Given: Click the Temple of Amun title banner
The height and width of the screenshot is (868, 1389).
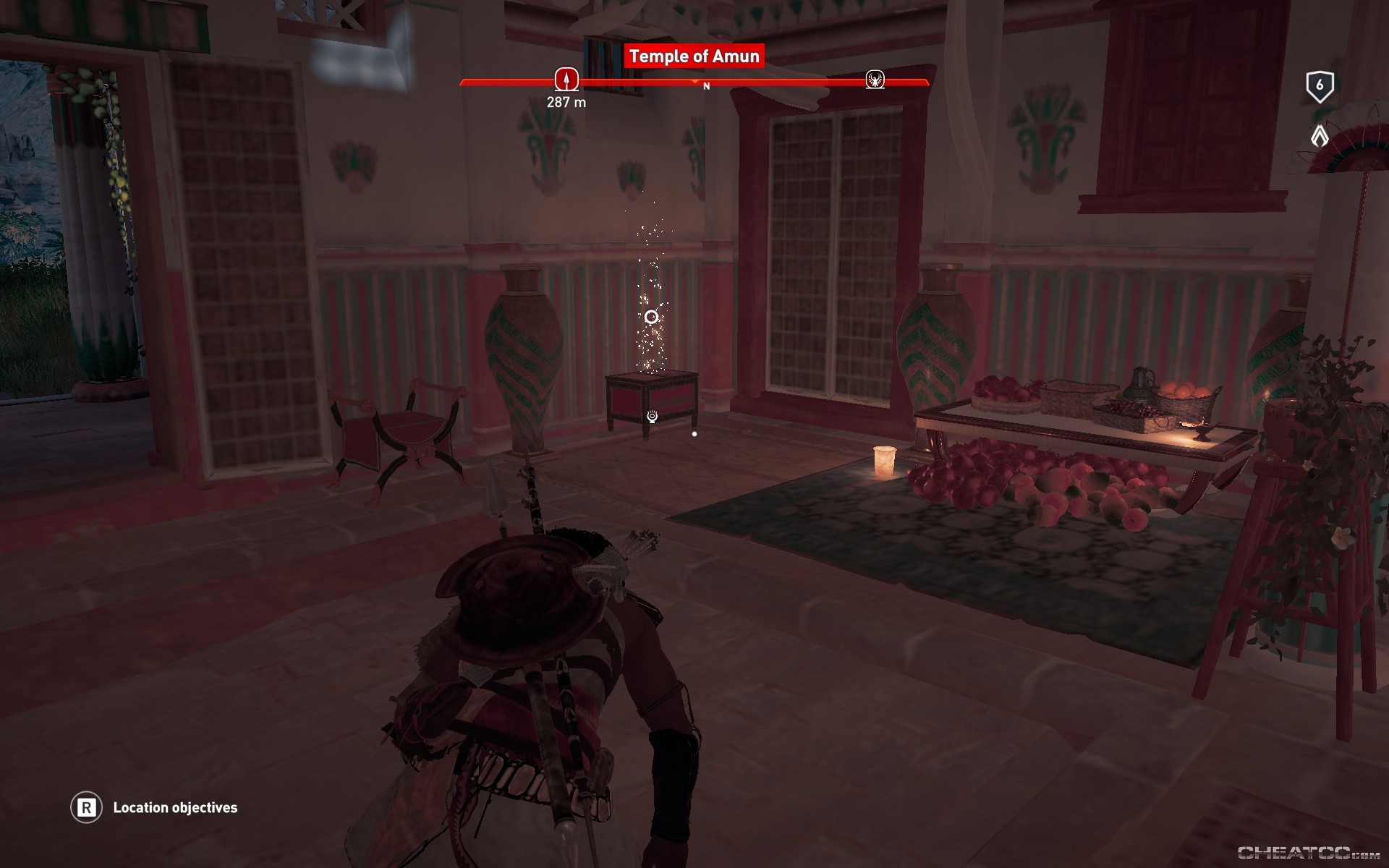Looking at the screenshot, I should click(x=694, y=56).
